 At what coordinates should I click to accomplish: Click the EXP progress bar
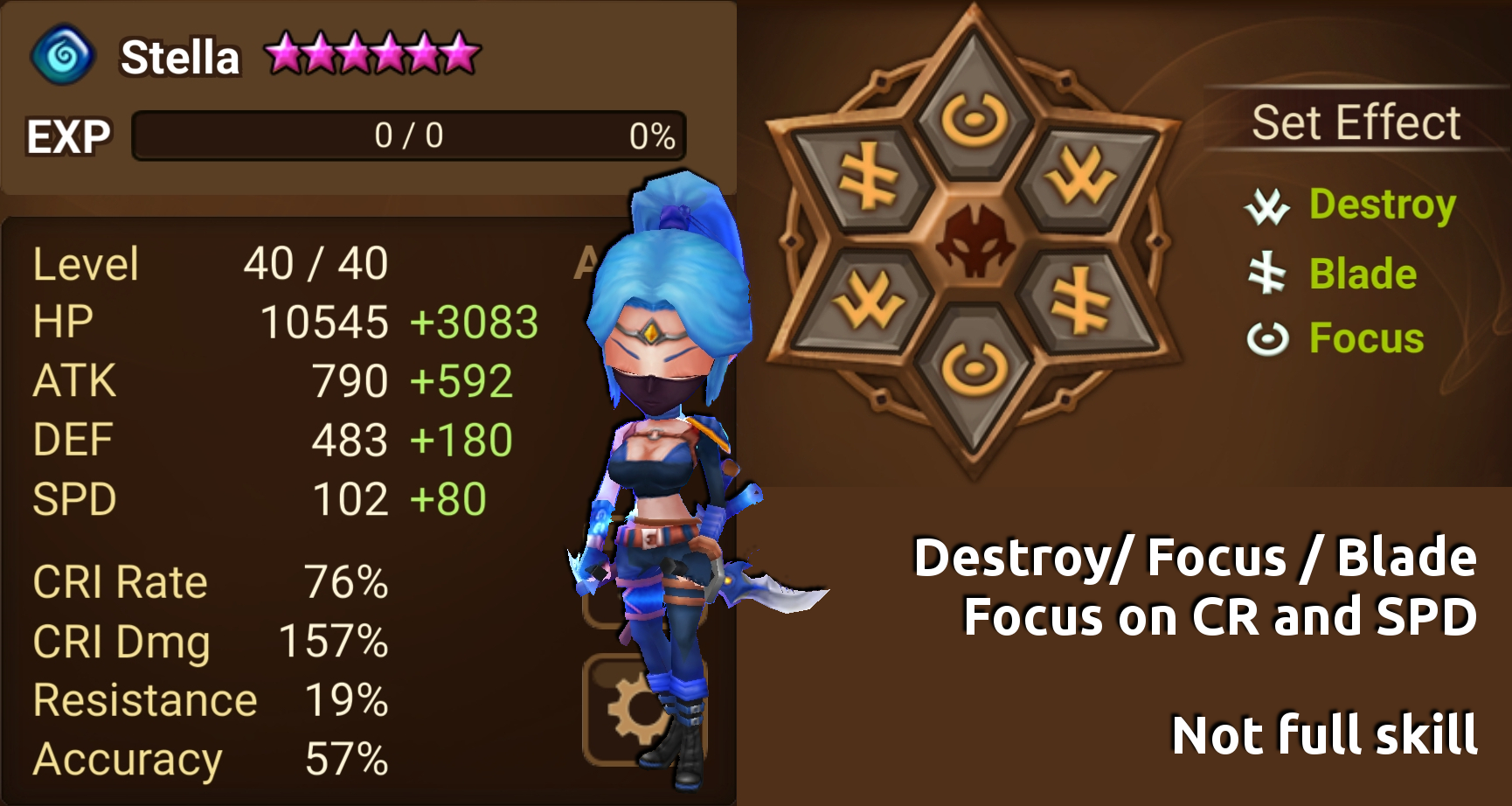(402, 134)
